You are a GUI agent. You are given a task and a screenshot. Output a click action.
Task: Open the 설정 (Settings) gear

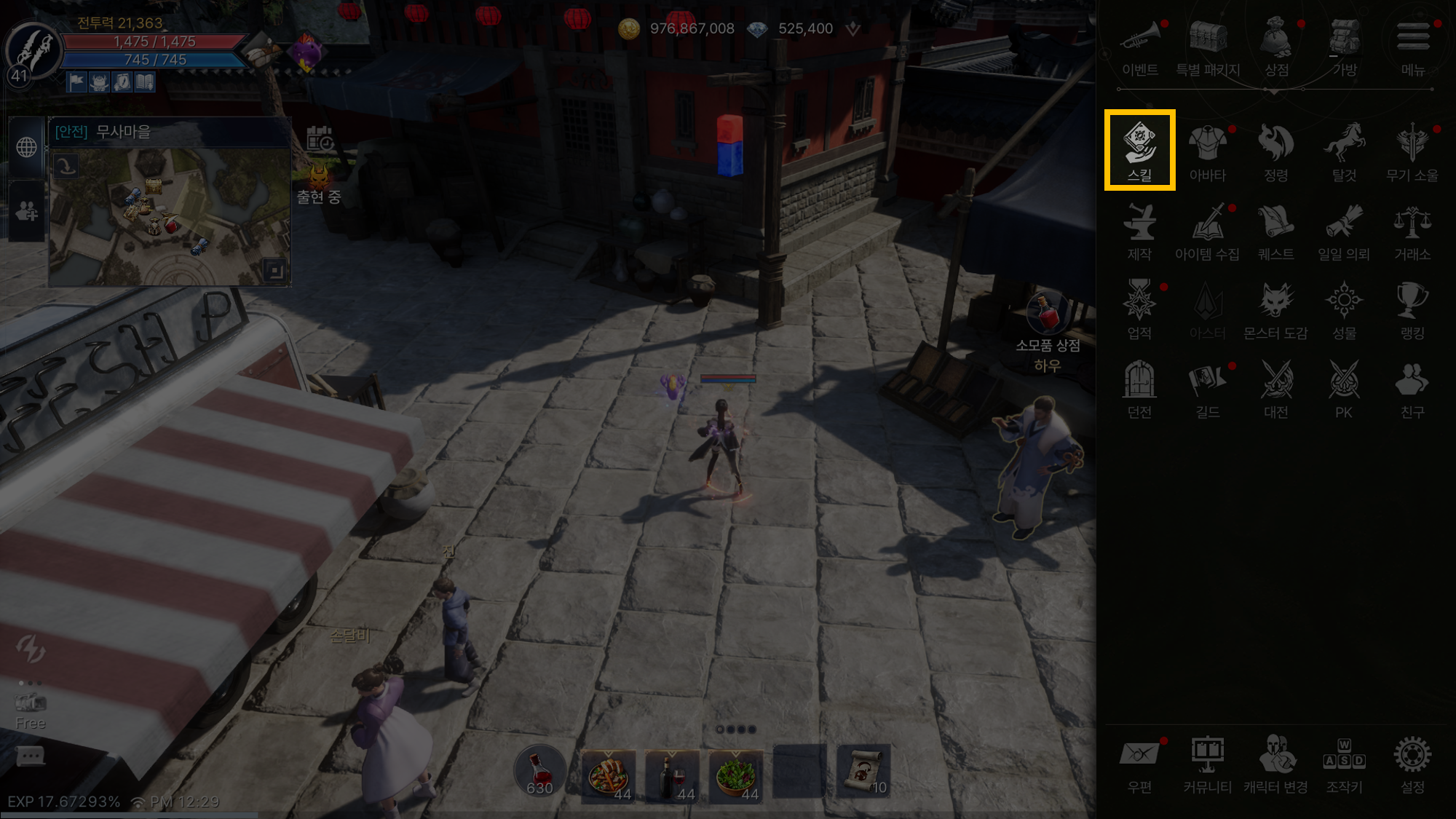pos(1412,763)
